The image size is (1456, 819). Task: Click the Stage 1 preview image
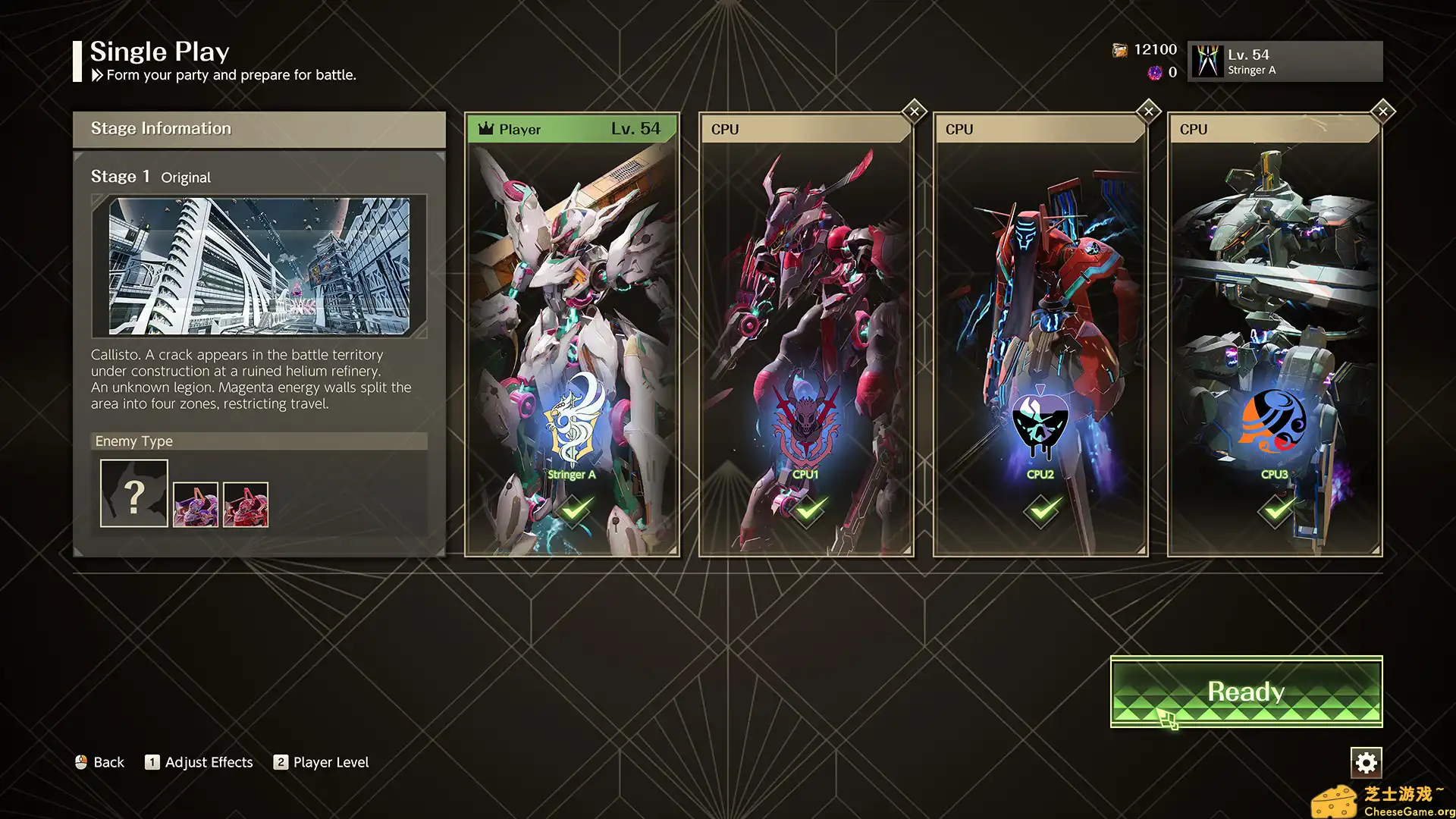pos(259,266)
